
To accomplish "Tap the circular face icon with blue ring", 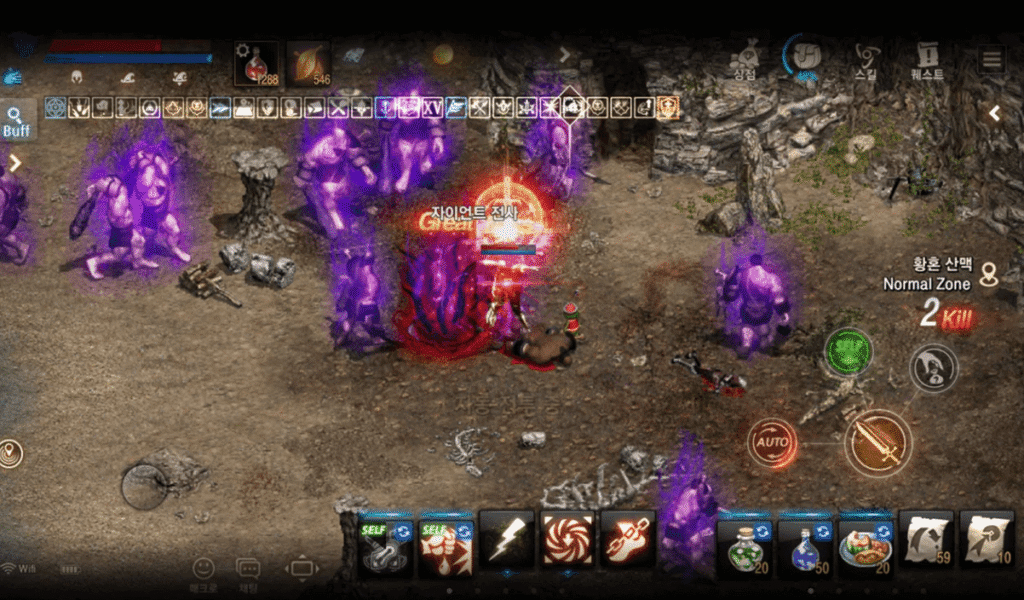I will (x=803, y=56).
